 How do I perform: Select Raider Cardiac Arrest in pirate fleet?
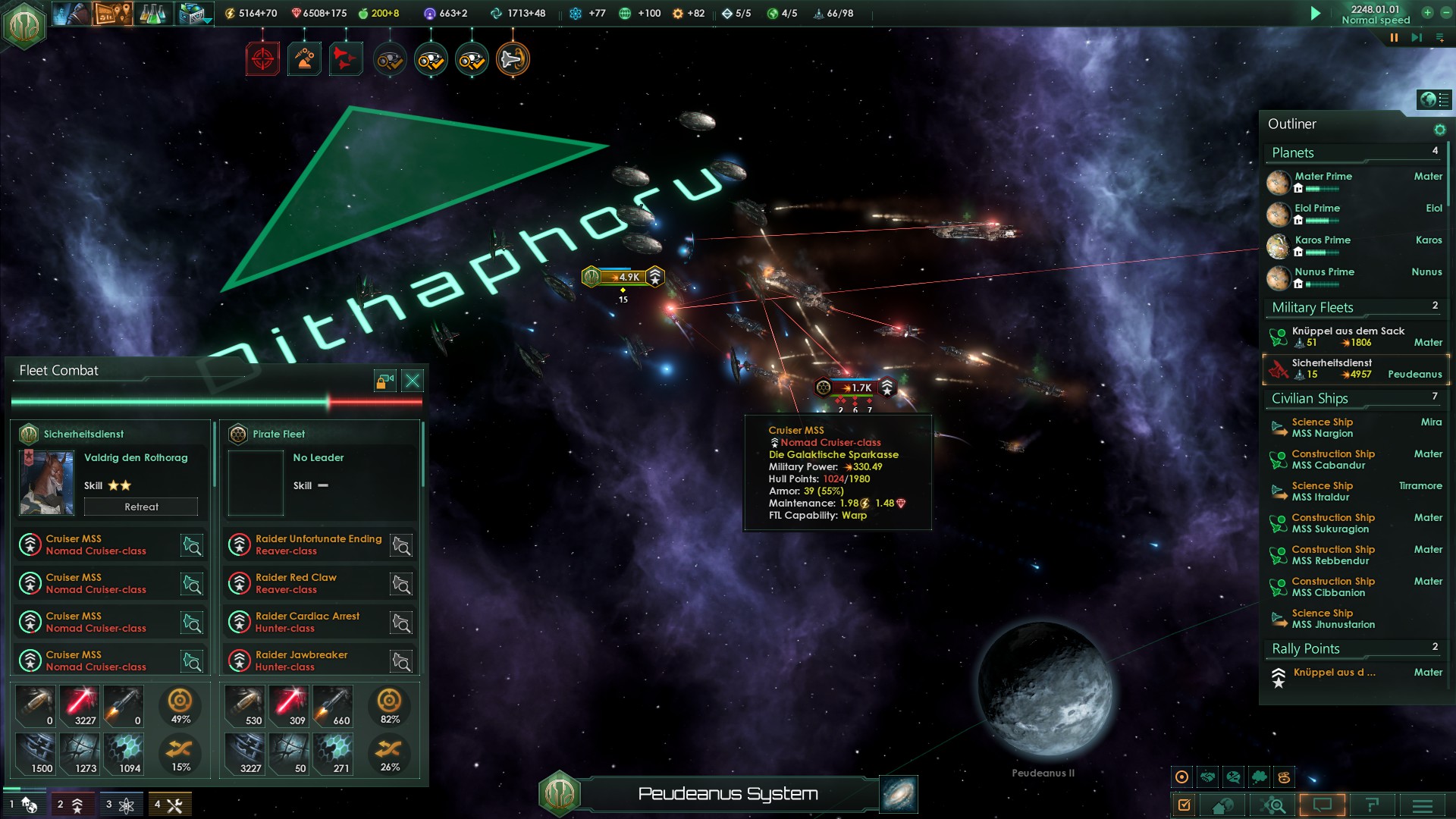(x=307, y=622)
